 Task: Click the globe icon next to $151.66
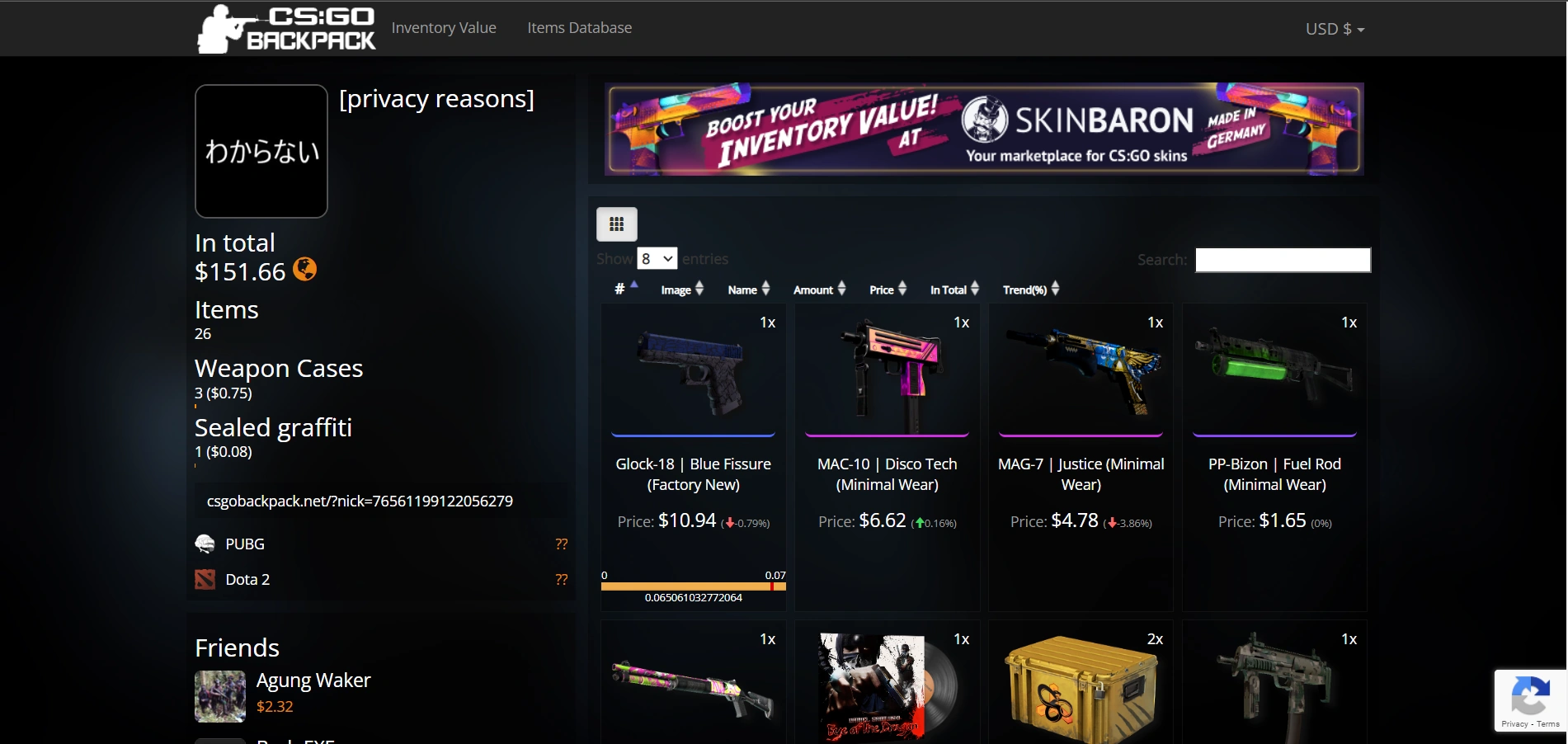(306, 271)
